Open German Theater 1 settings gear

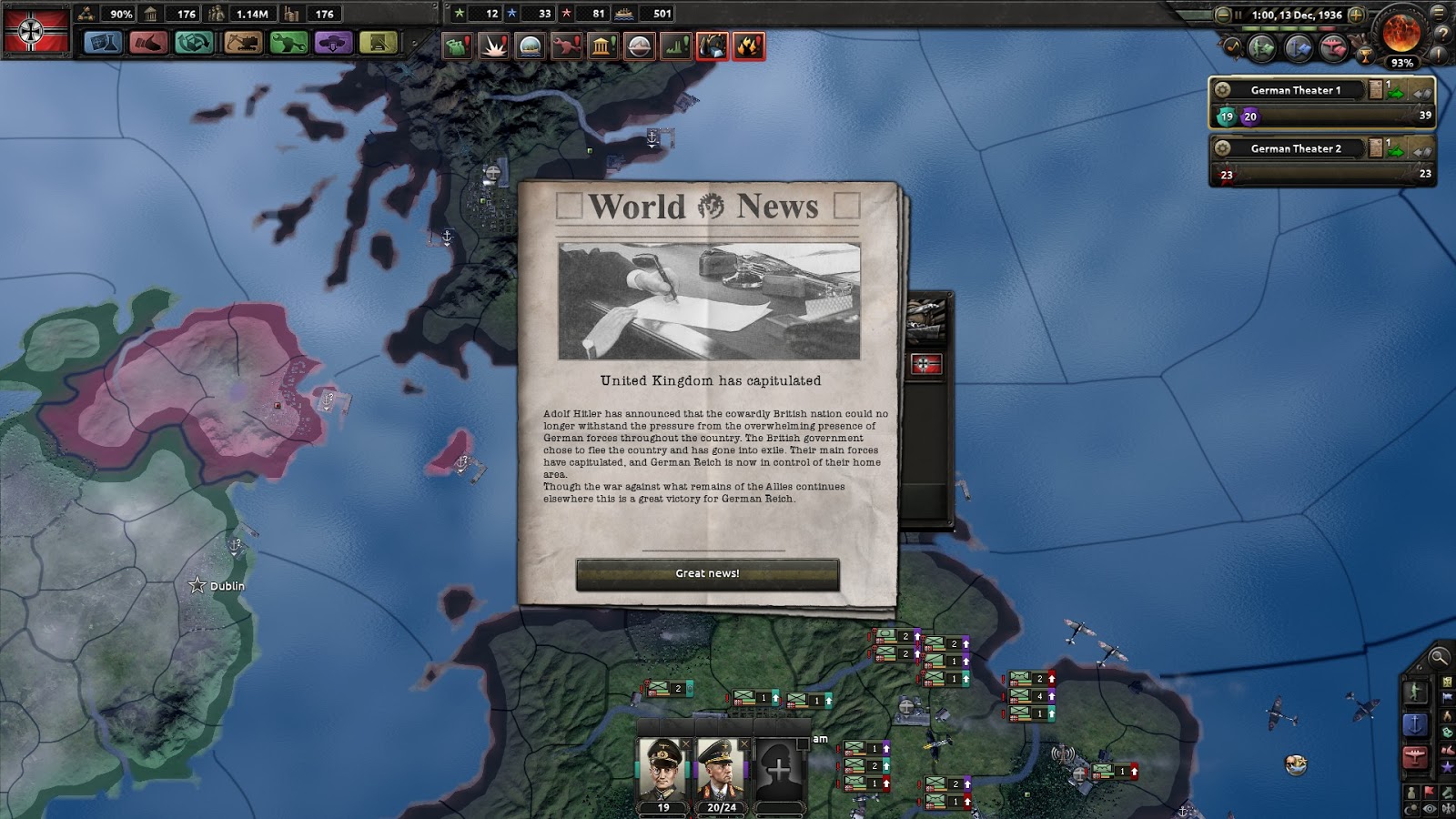(x=1223, y=89)
